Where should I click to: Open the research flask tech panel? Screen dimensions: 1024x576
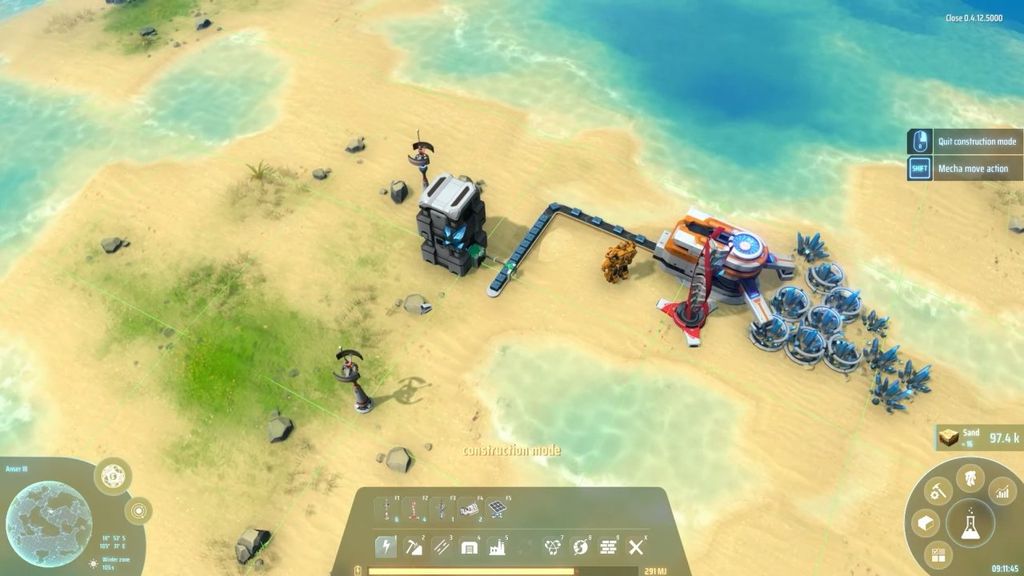[x=970, y=524]
